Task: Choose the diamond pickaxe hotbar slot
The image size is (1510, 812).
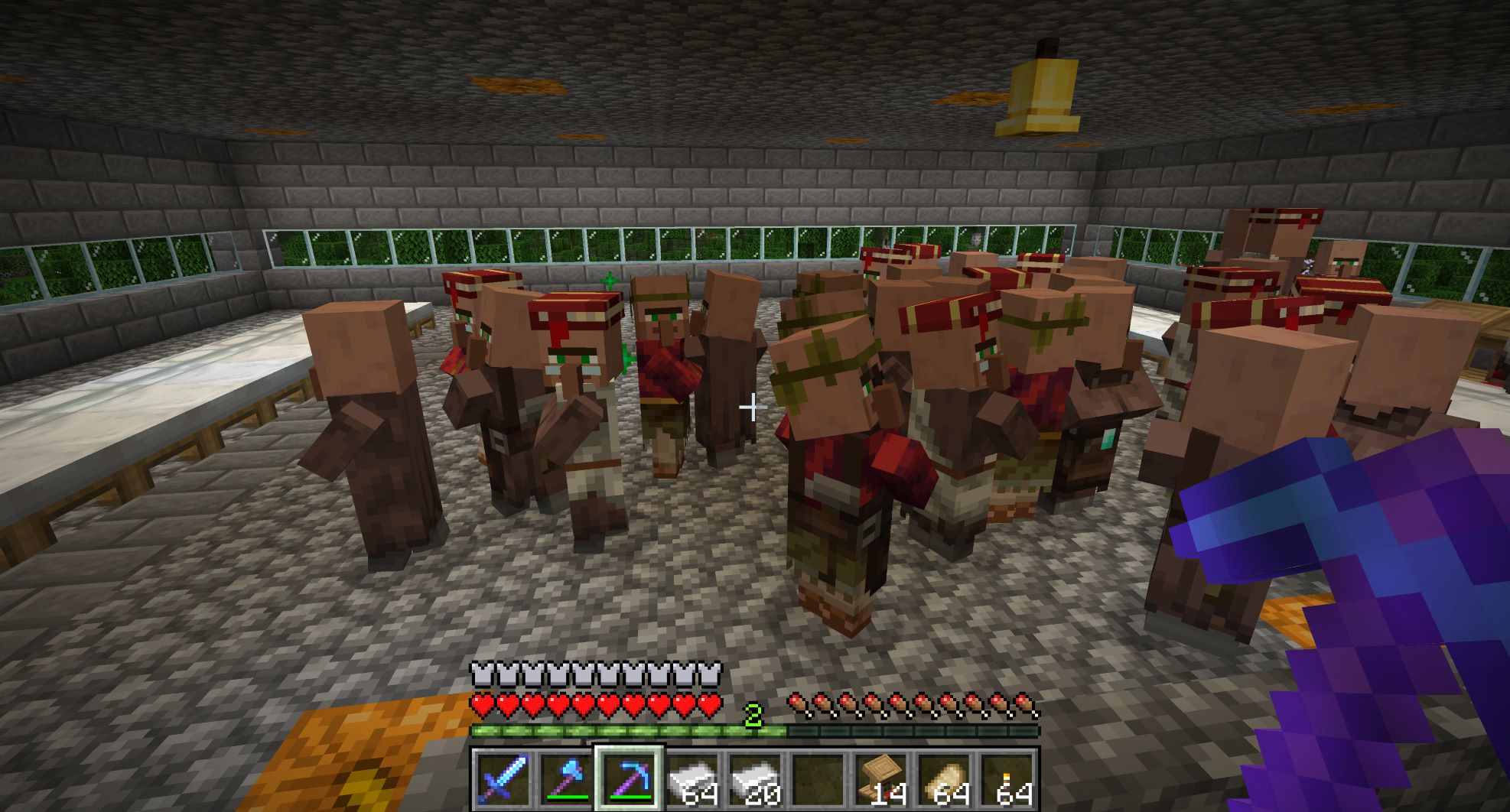Action: coord(629,779)
